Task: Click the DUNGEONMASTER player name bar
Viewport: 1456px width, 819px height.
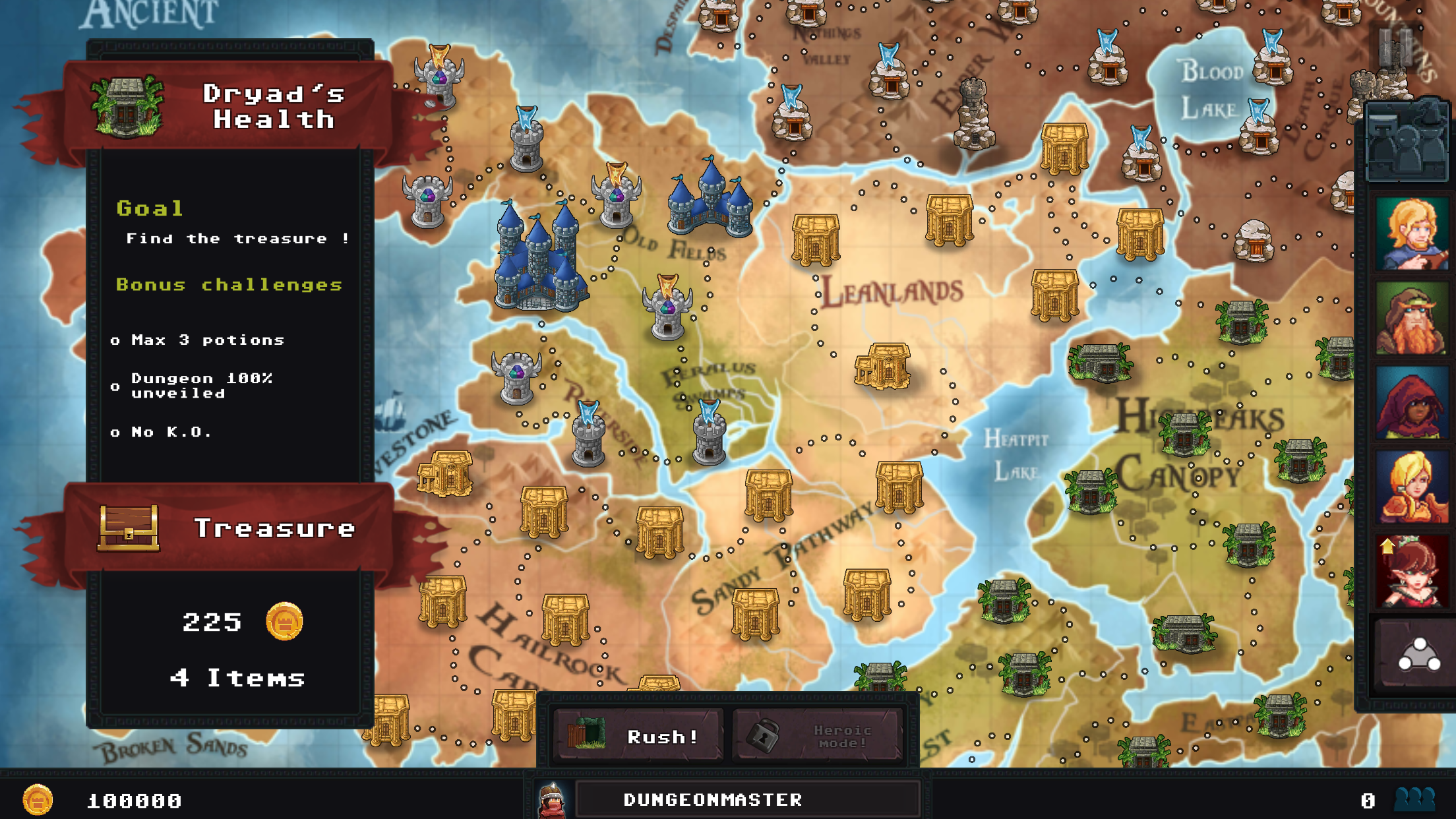Action: pyautogui.click(x=747, y=799)
